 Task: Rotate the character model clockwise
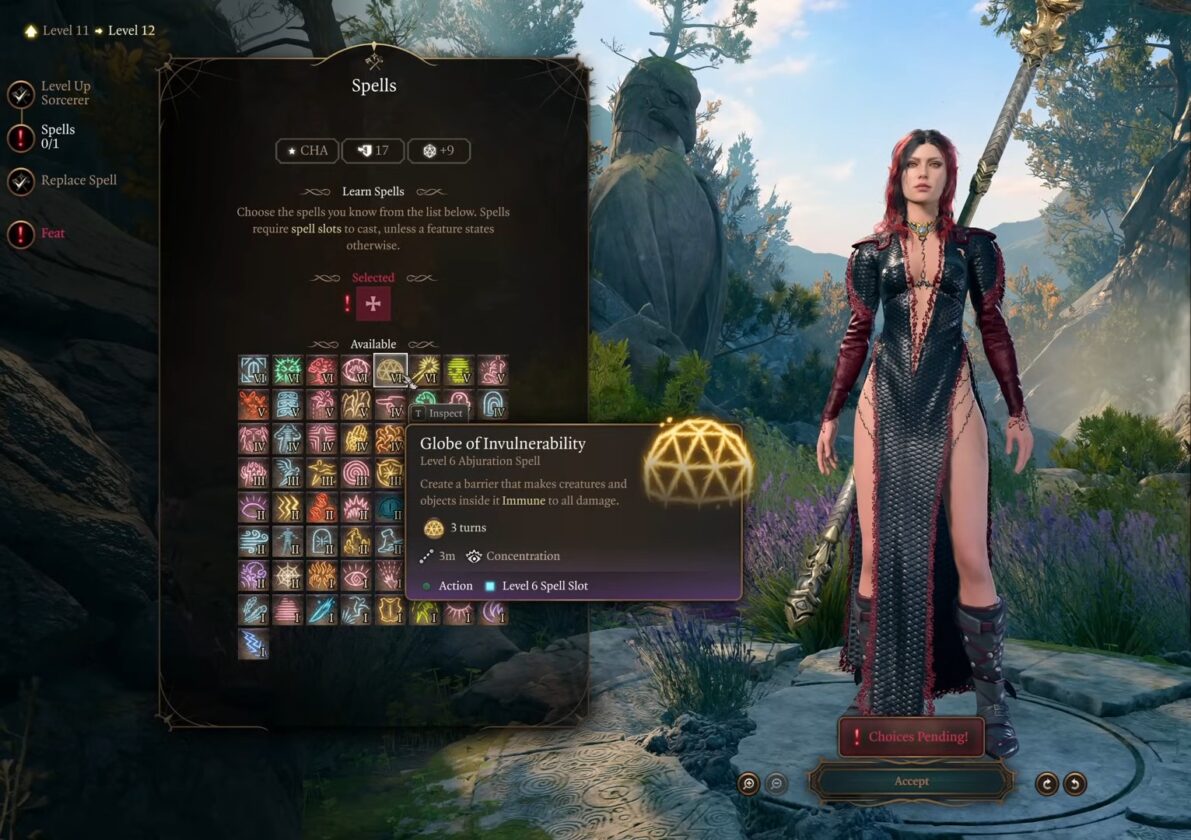(1047, 784)
